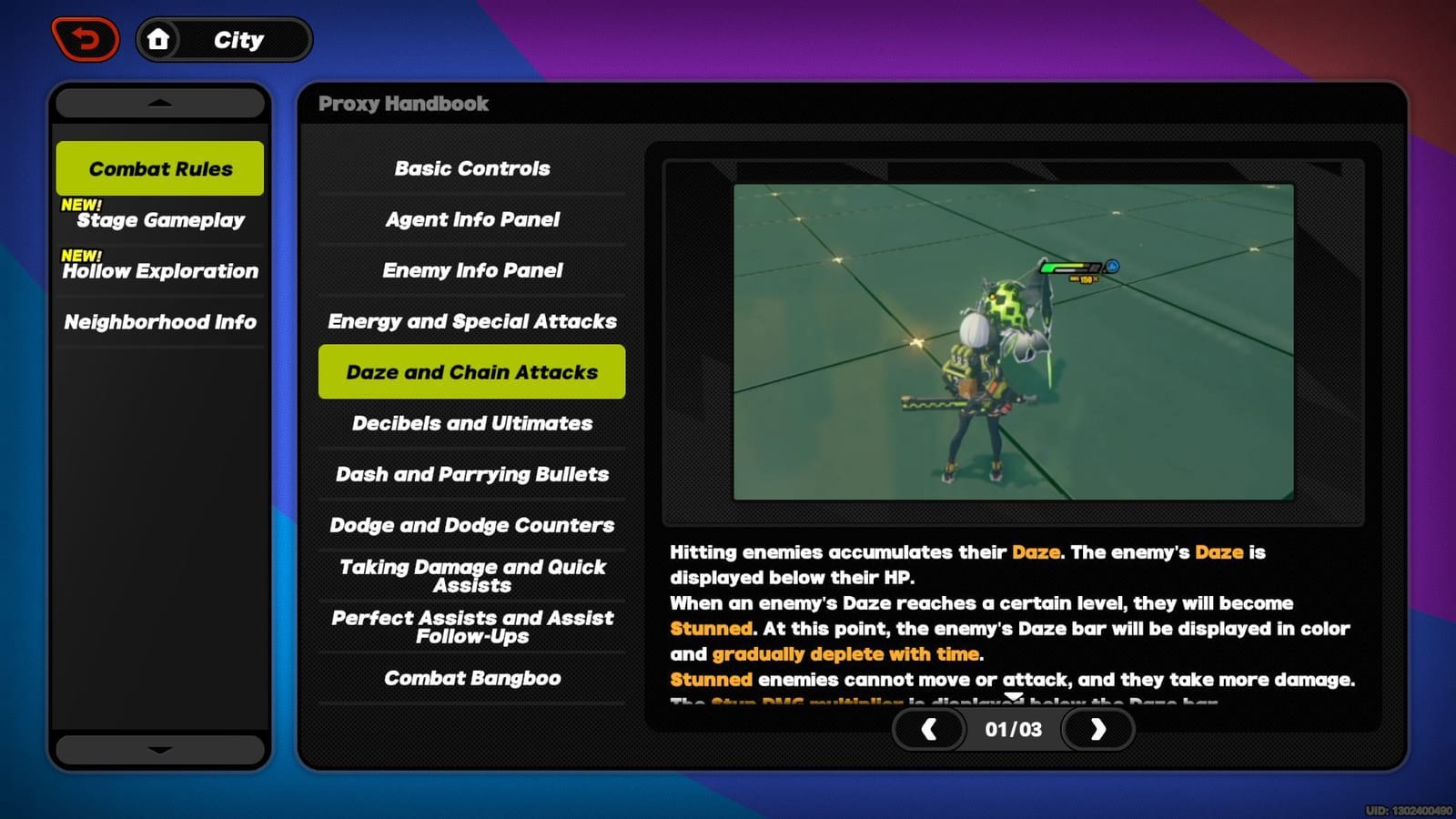Click the page indicator showing 01/03
This screenshot has height=819, width=1456.
(1013, 729)
